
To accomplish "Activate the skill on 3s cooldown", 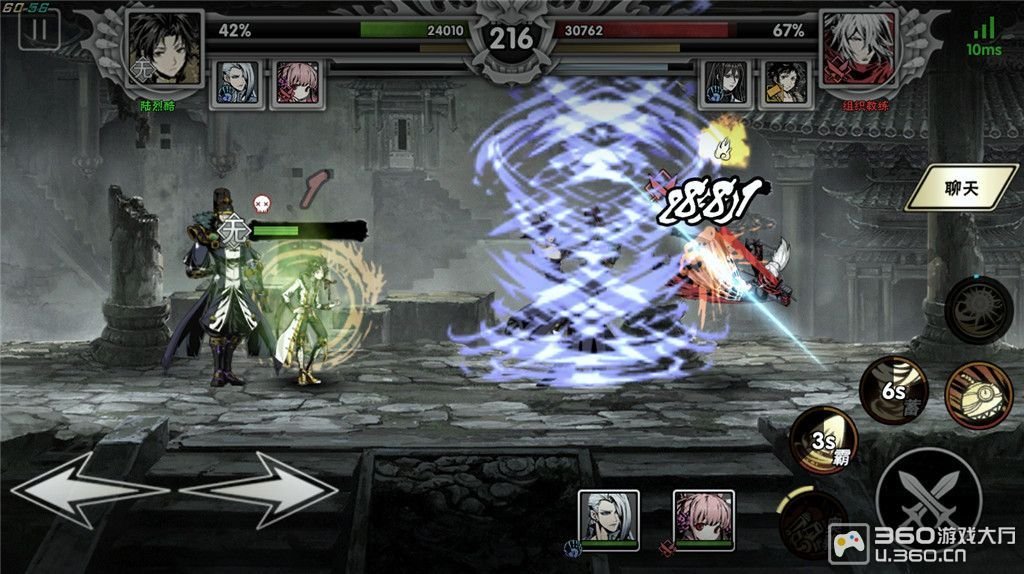I will (x=824, y=440).
